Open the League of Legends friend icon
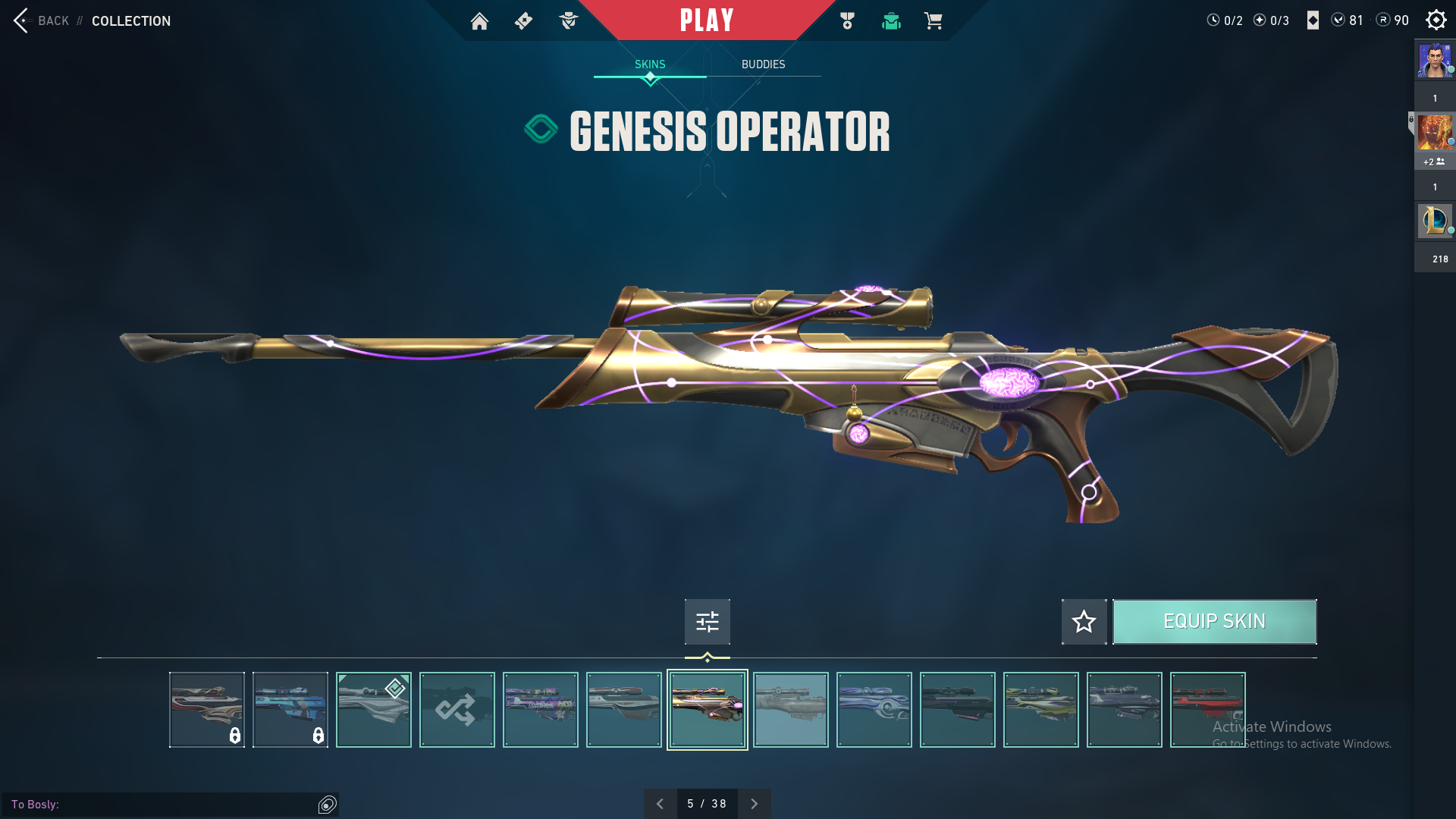 pyautogui.click(x=1434, y=221)
